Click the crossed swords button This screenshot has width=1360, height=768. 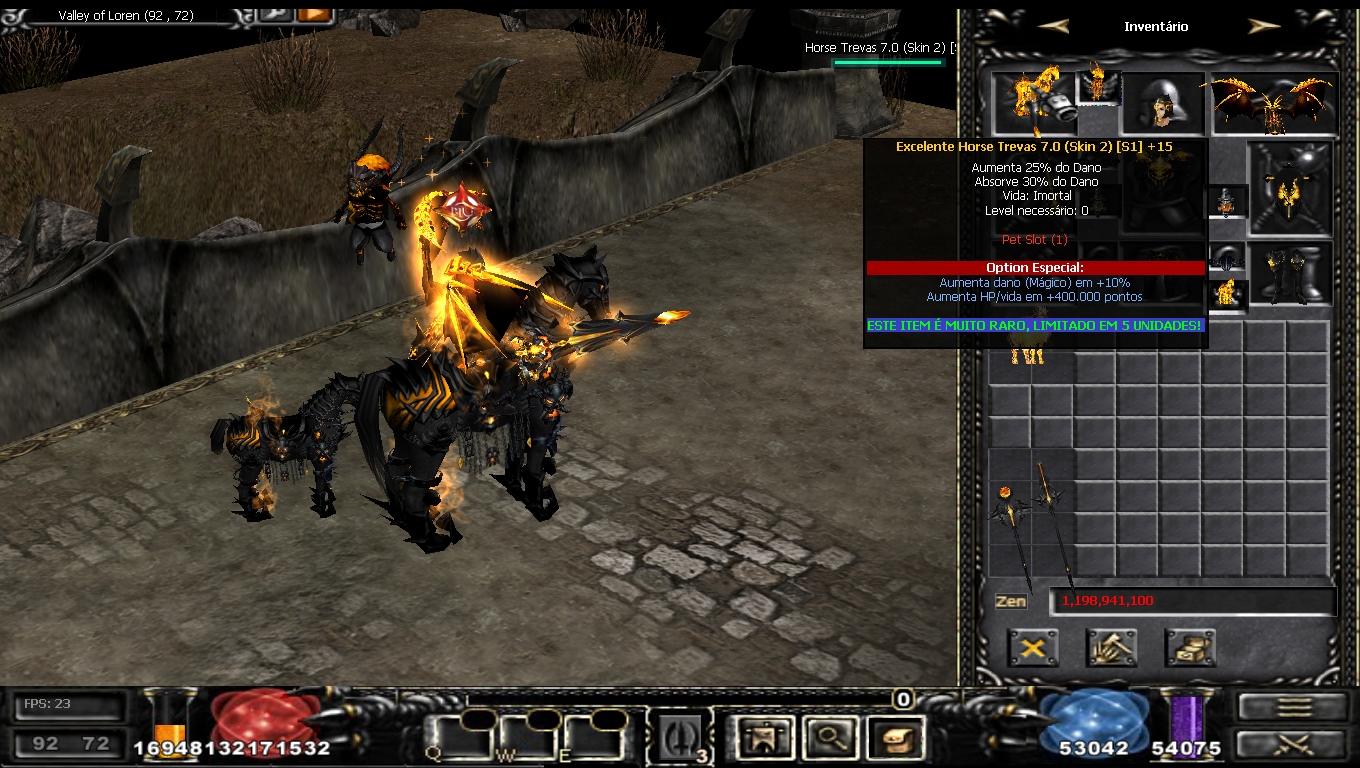tap(1294, 744)
